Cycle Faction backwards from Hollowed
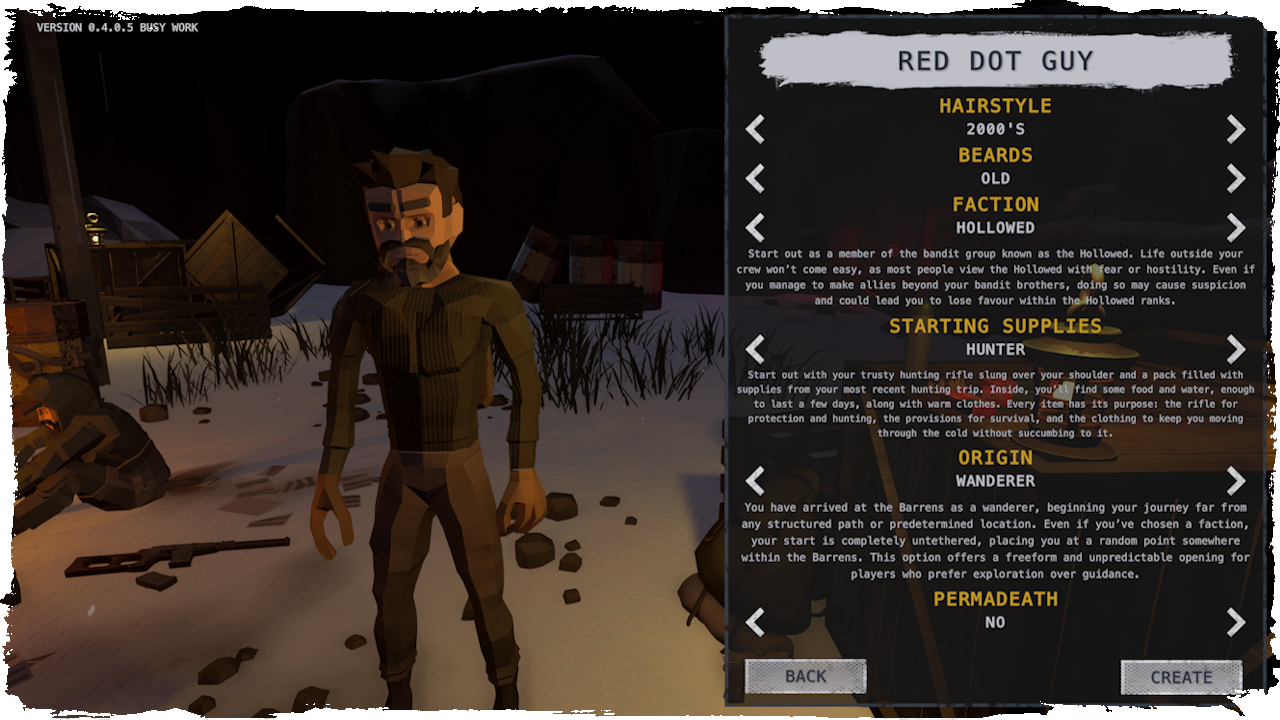This screenshot has width=1280, height=720. click(755, 227)
